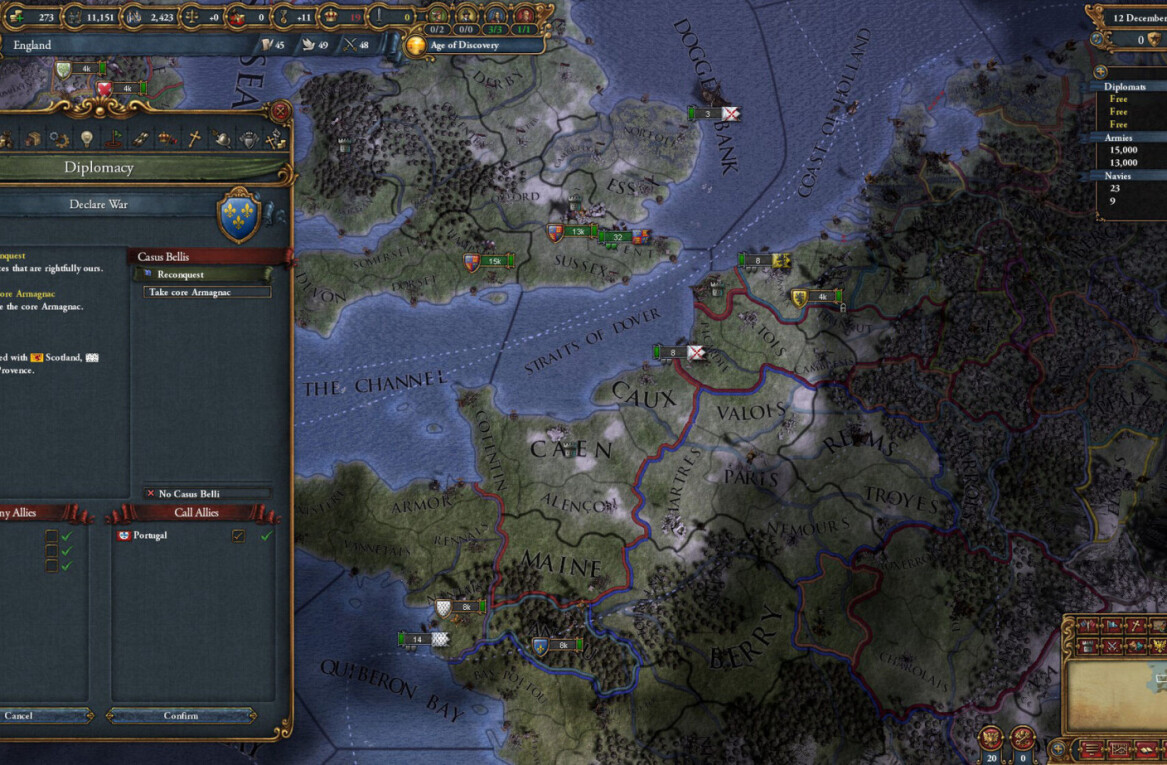
Task: Choose the Take core Armagnac war goal
Action: coord(209,292)
